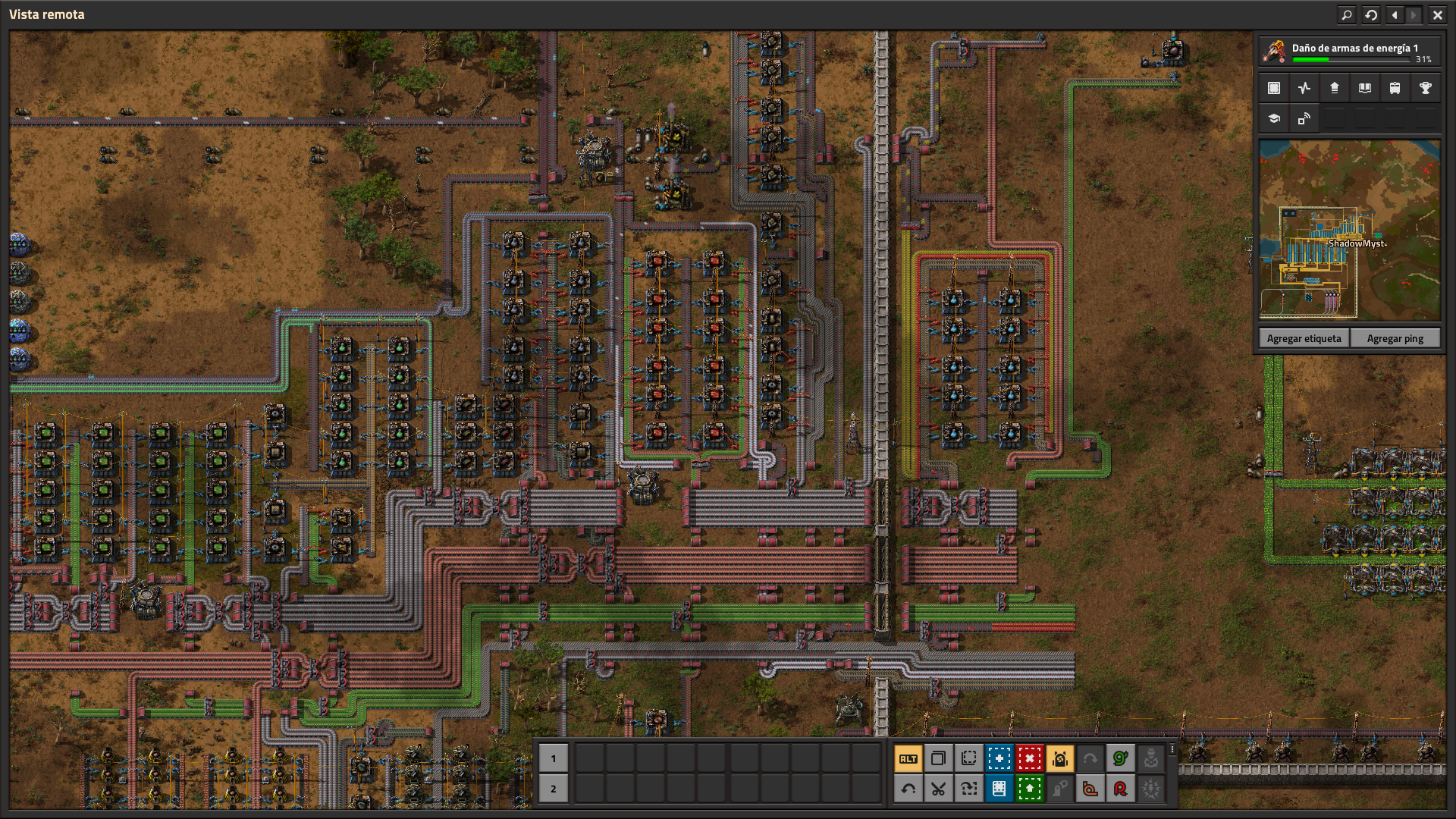This screenshot has width=1456, height=819.
Task: Open the Factoriopedia book icon
Action: pos(1364,88)
